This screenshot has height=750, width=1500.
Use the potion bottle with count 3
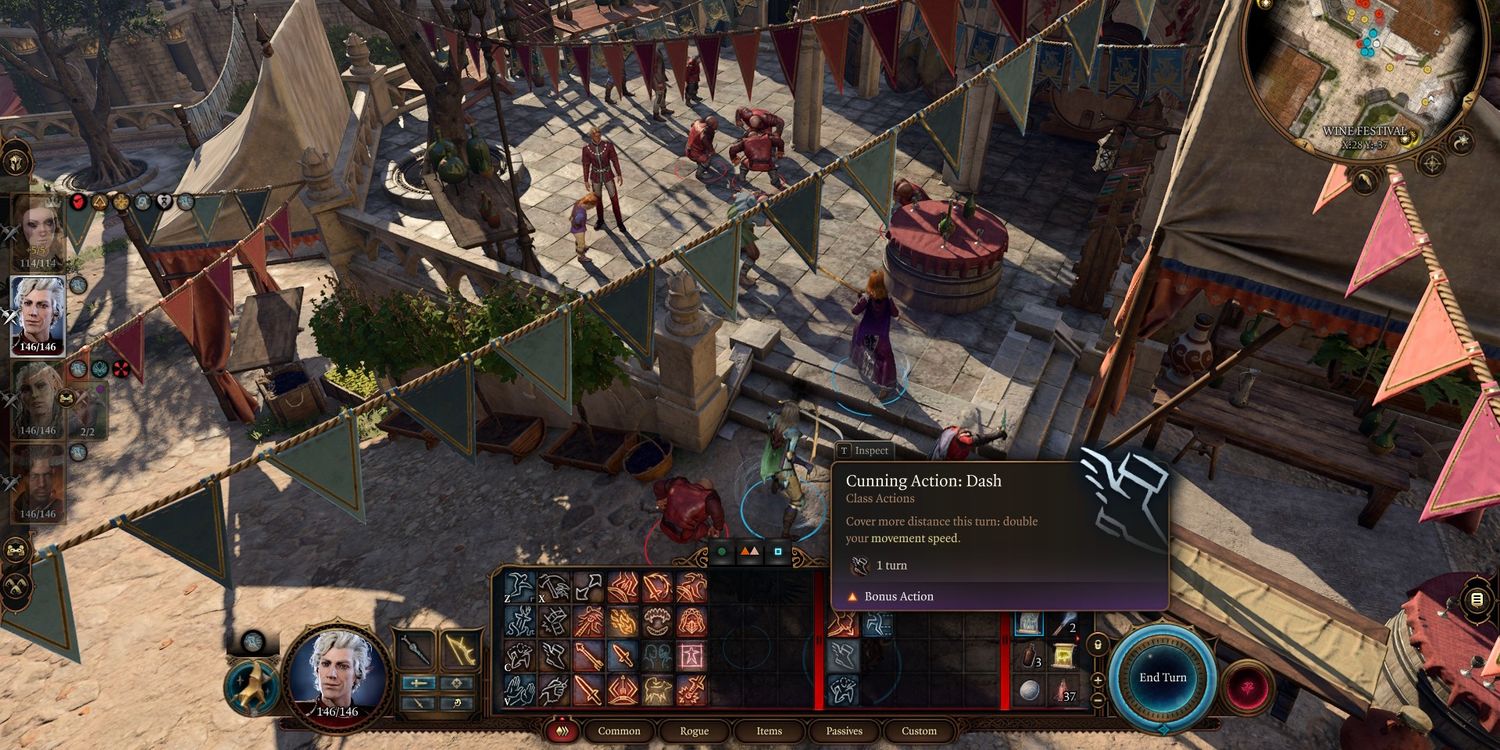[x=1030, y=658]
